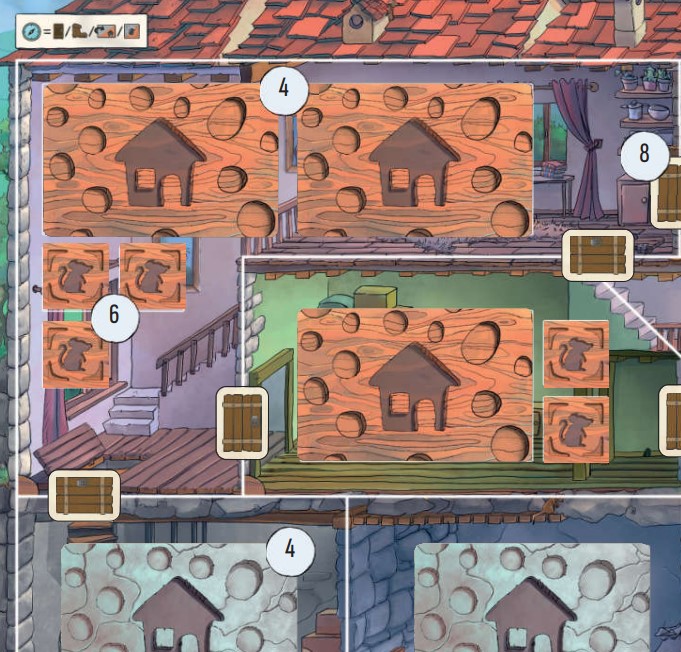This screenshot has height=652, width=681.
Task: Choose the cheese house tile in the green room
Action: 415,383
